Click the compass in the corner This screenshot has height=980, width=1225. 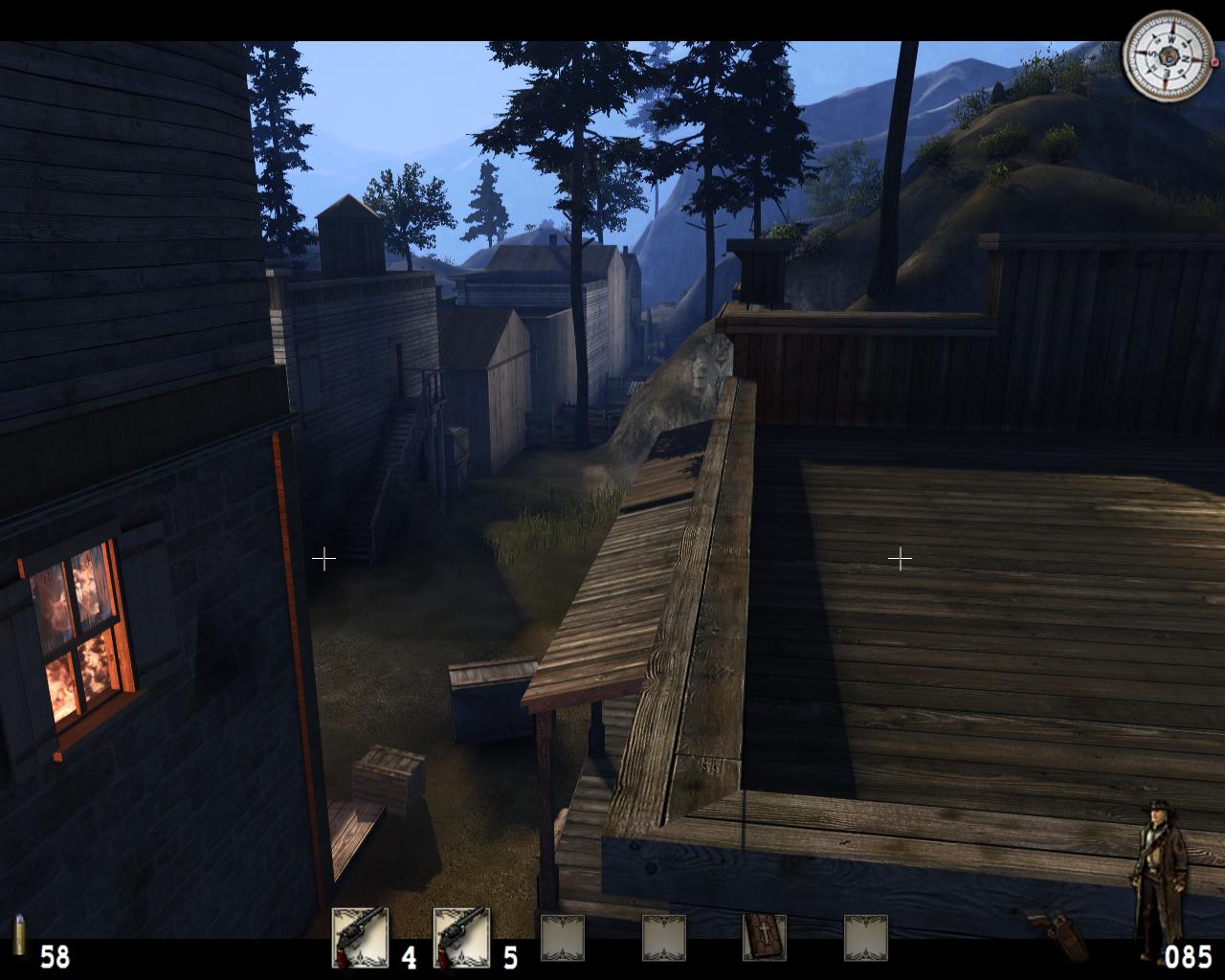1167,56
